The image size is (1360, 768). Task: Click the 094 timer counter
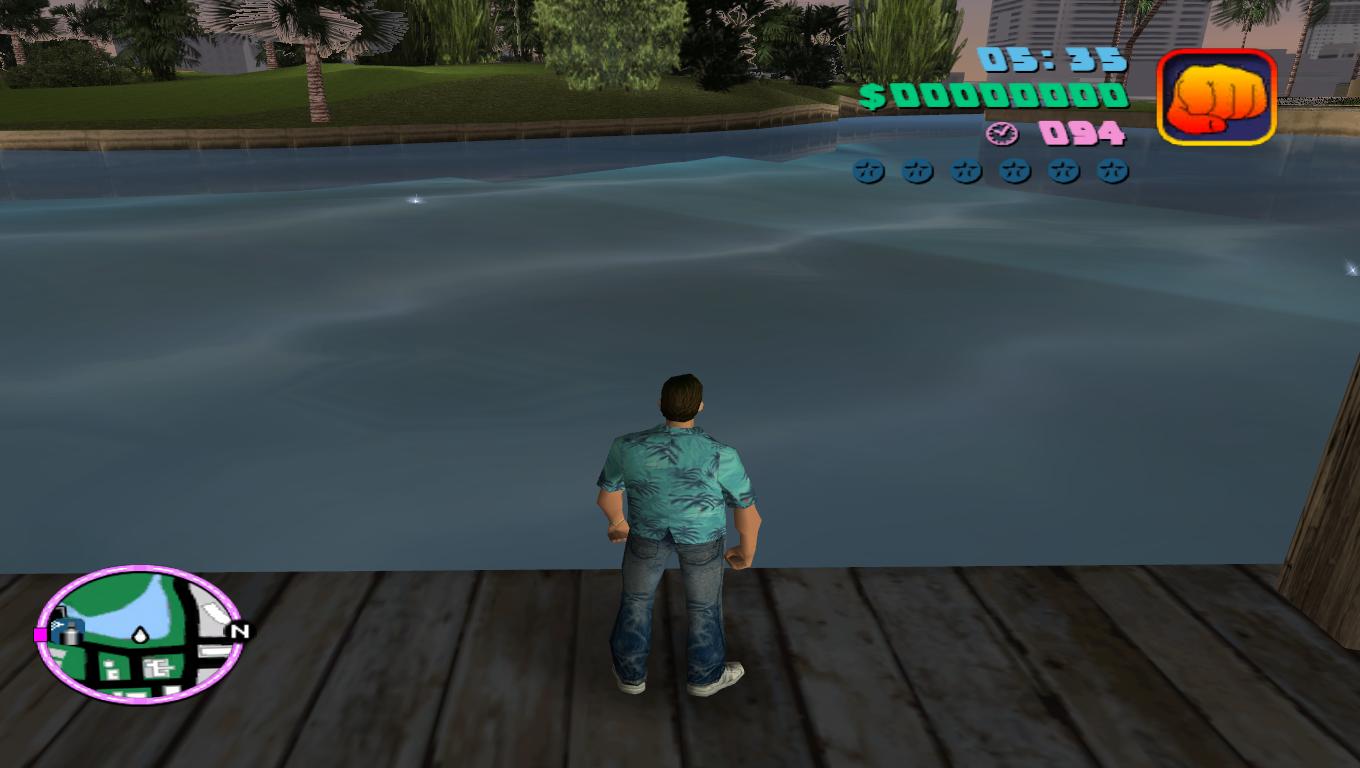(x=1085, y=131)
